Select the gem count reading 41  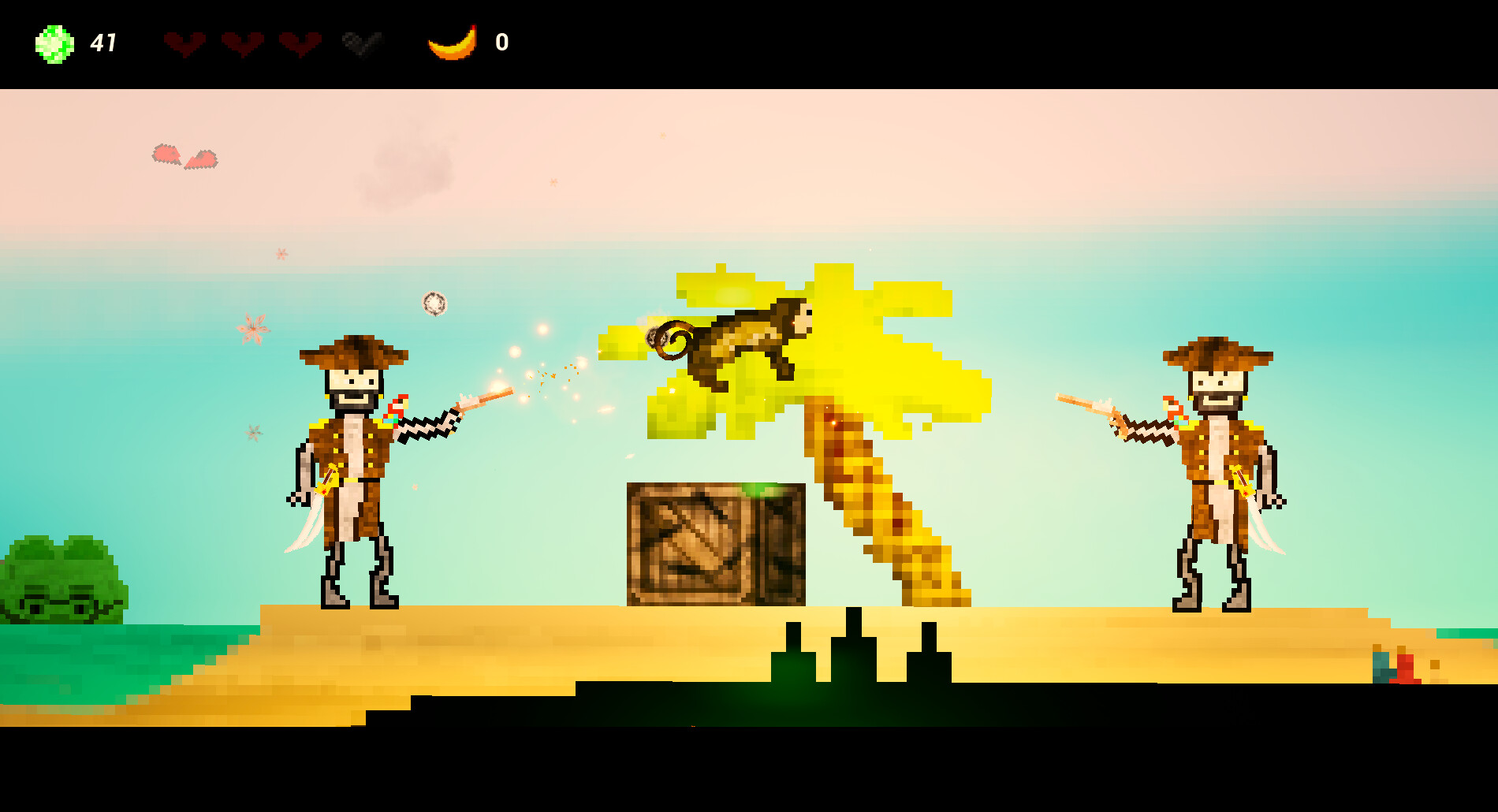click(105, 41)
